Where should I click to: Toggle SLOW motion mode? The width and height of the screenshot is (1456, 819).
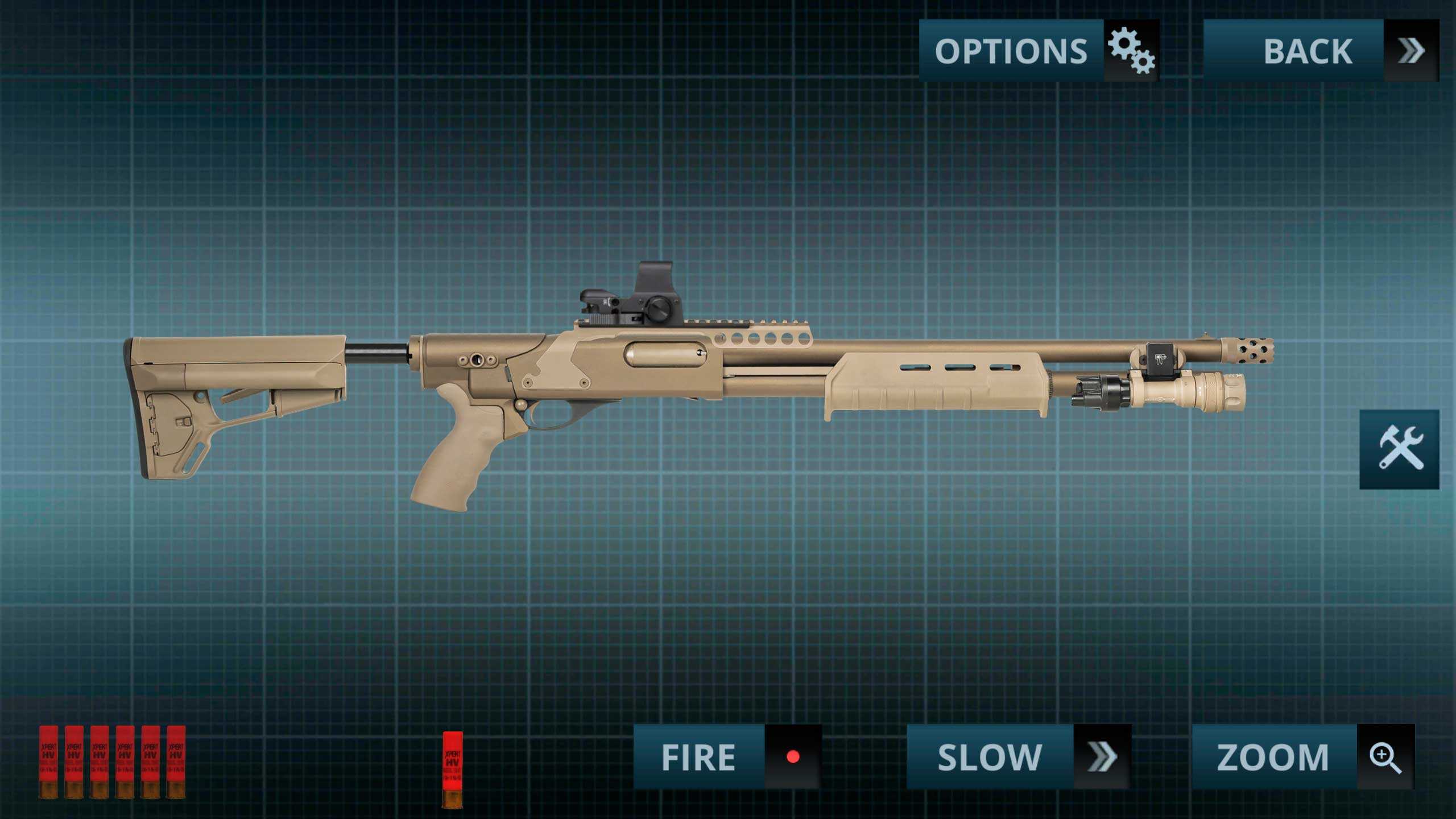click(1018, 756)
